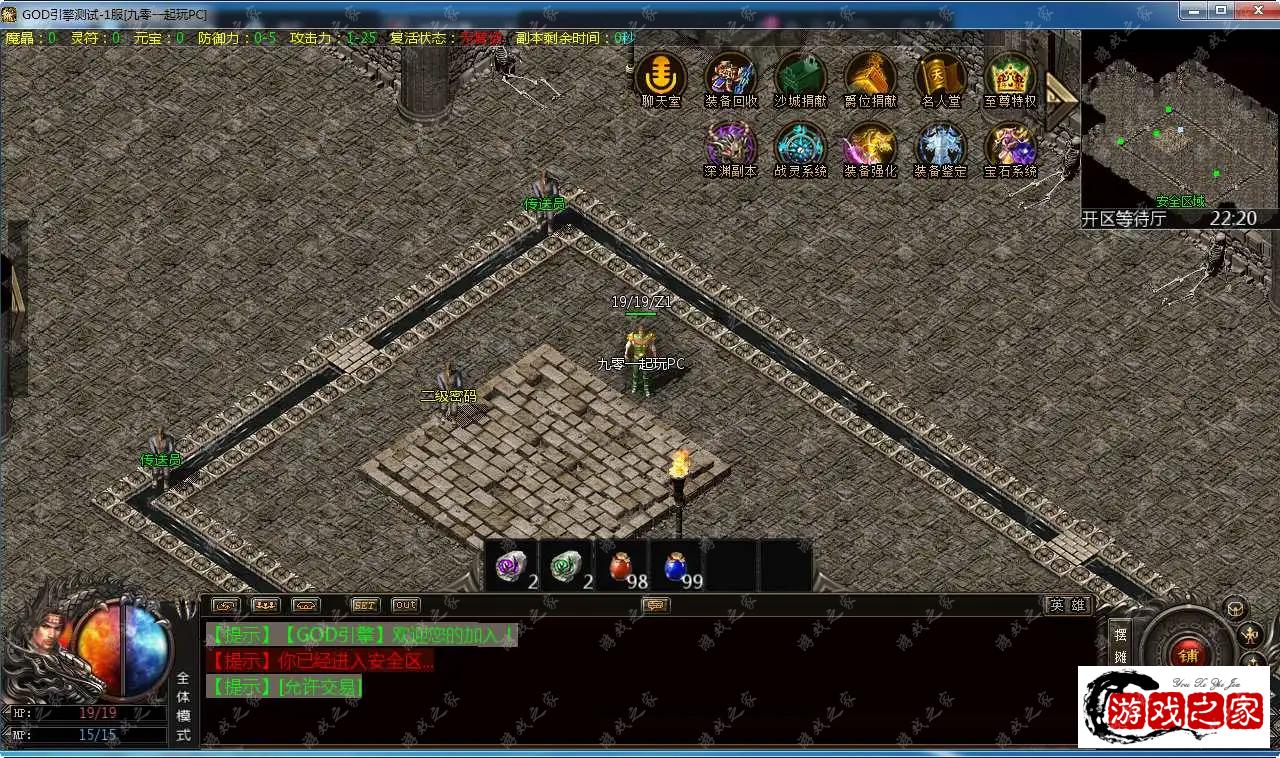Click the SET button above chat
The width and height of the screenshot is (1280, 758).
[365, 605]
